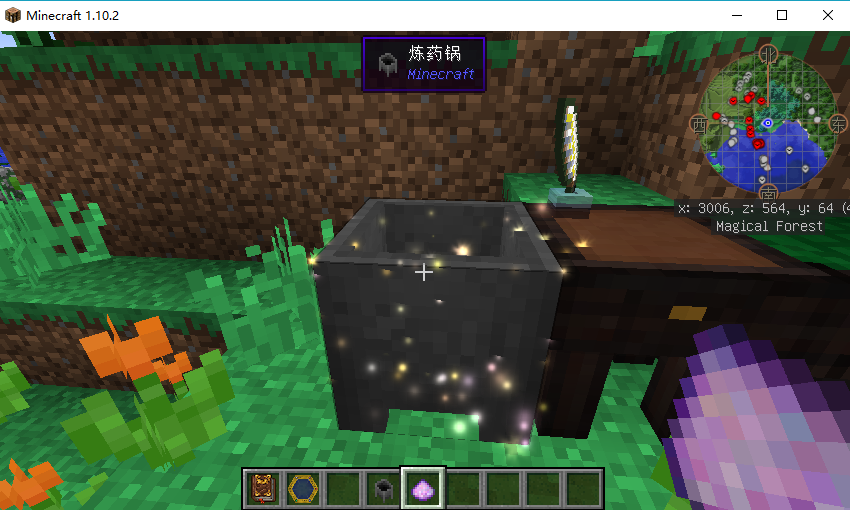
Task: Minimize the Minecraft window
Action: (737, 15)
